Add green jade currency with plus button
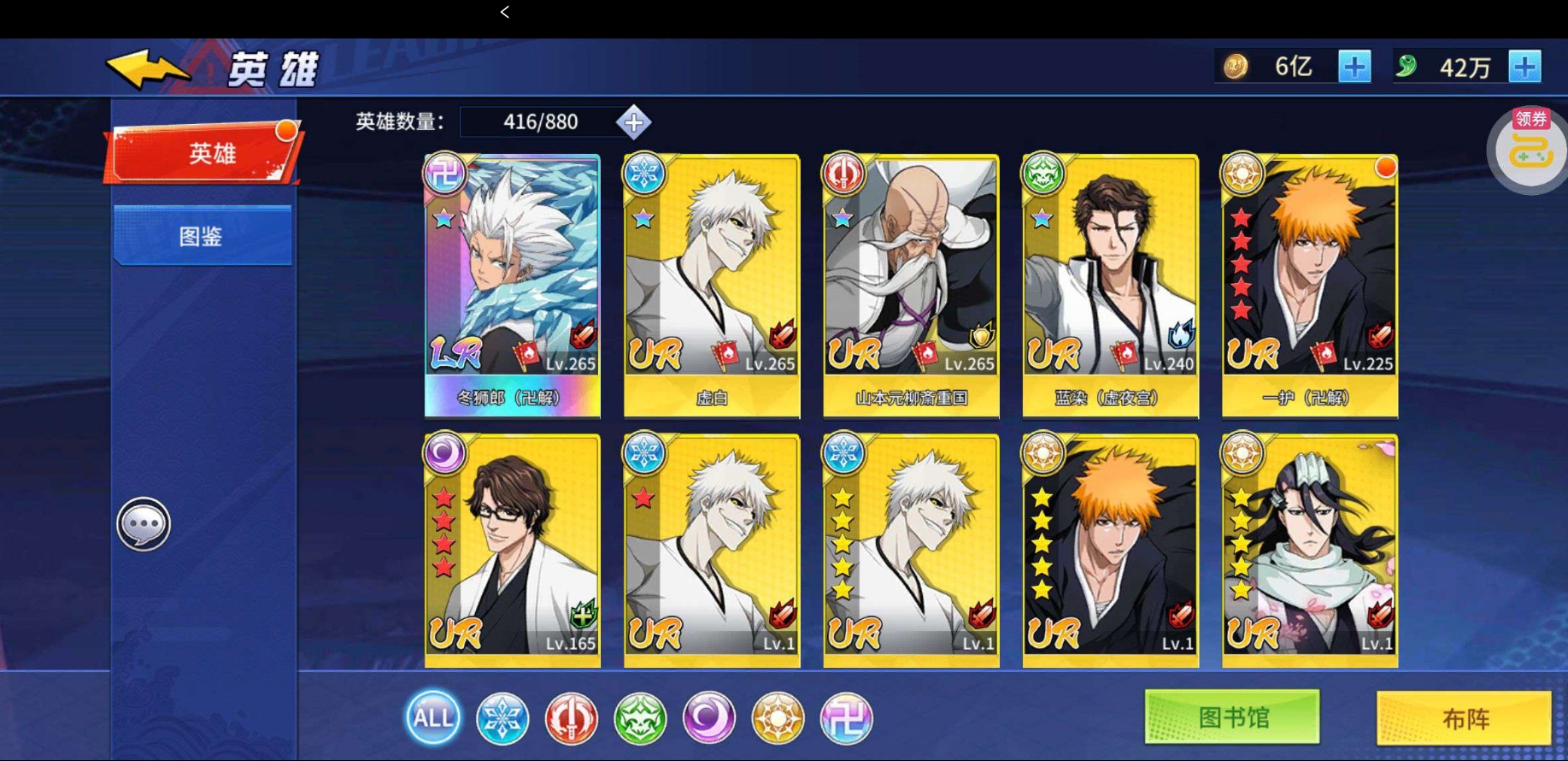Viewport: 1568px width, 761px height. [1524, 67]
